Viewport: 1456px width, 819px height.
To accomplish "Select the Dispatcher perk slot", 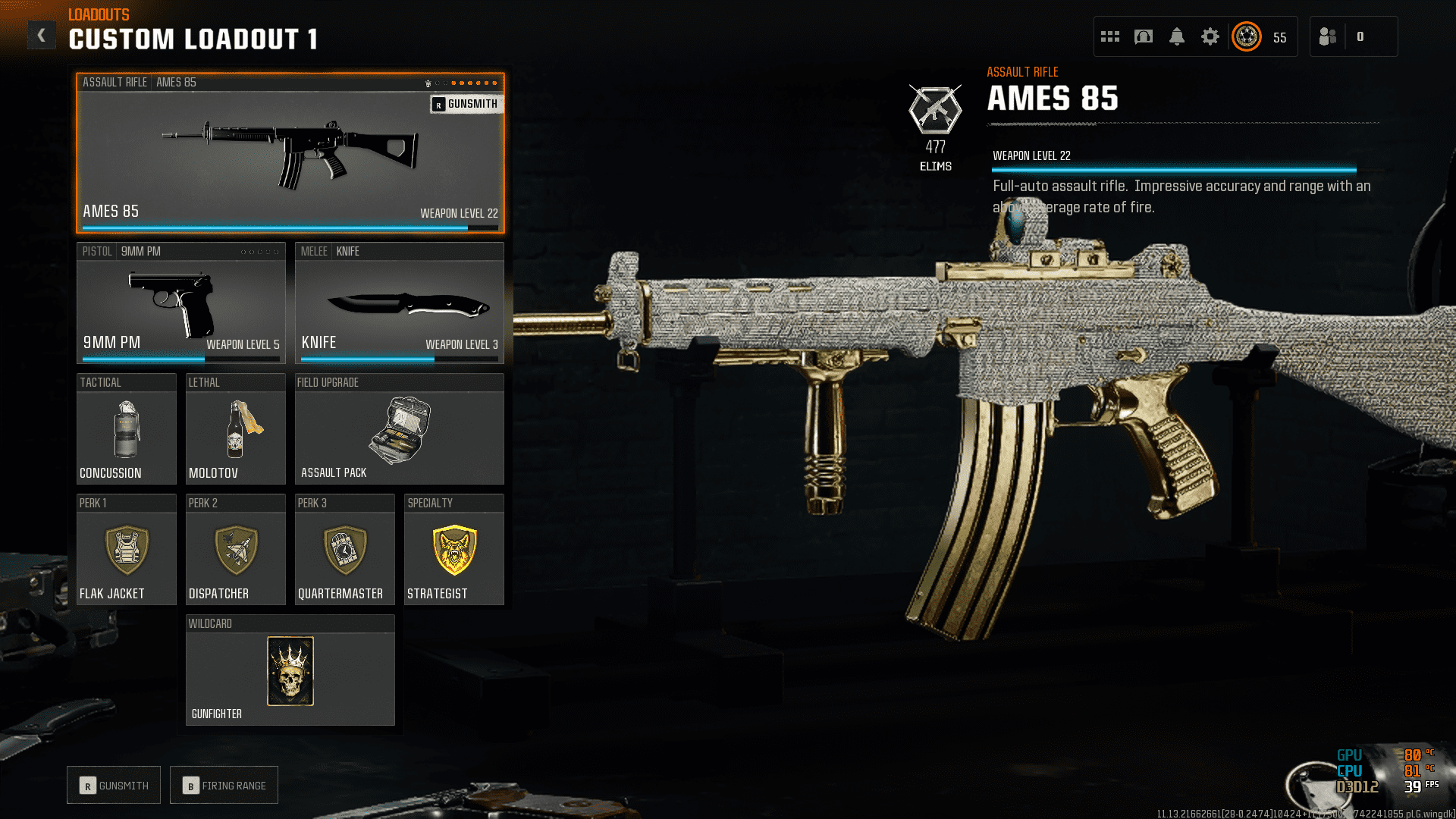I will click(235, 550).
